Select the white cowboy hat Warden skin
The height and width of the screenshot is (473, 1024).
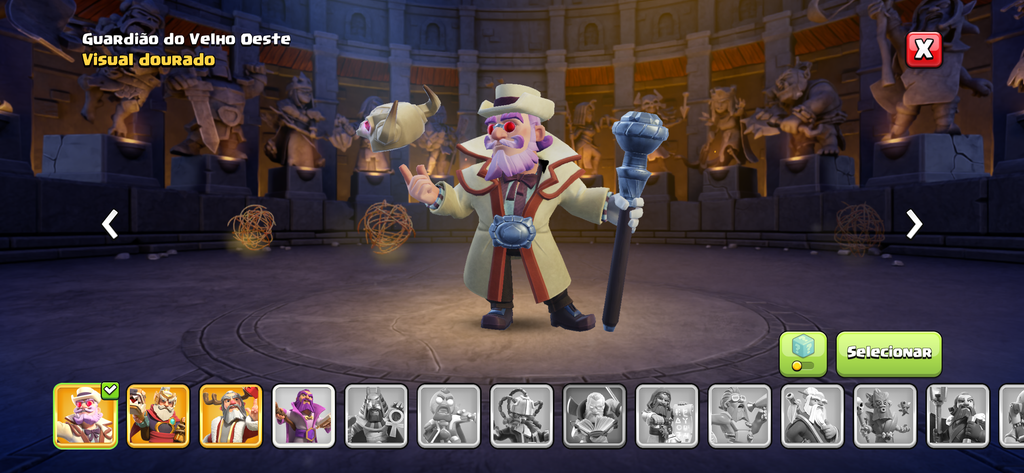(85, 415)
